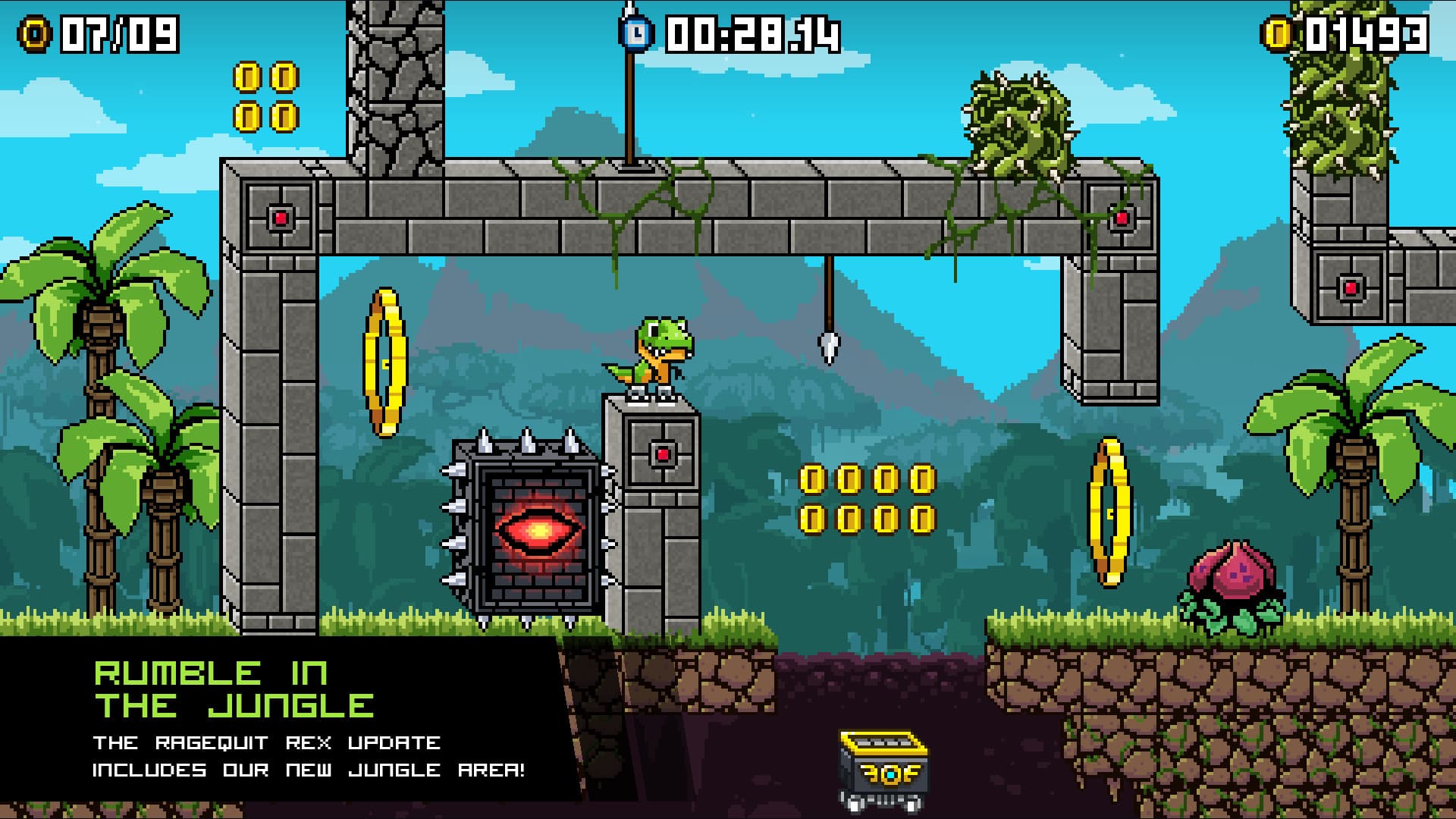The height and width of the screenshot is (819, 1456).
Task: Click the timer reading 00:28.14
Action: click(x=751, y=32)
